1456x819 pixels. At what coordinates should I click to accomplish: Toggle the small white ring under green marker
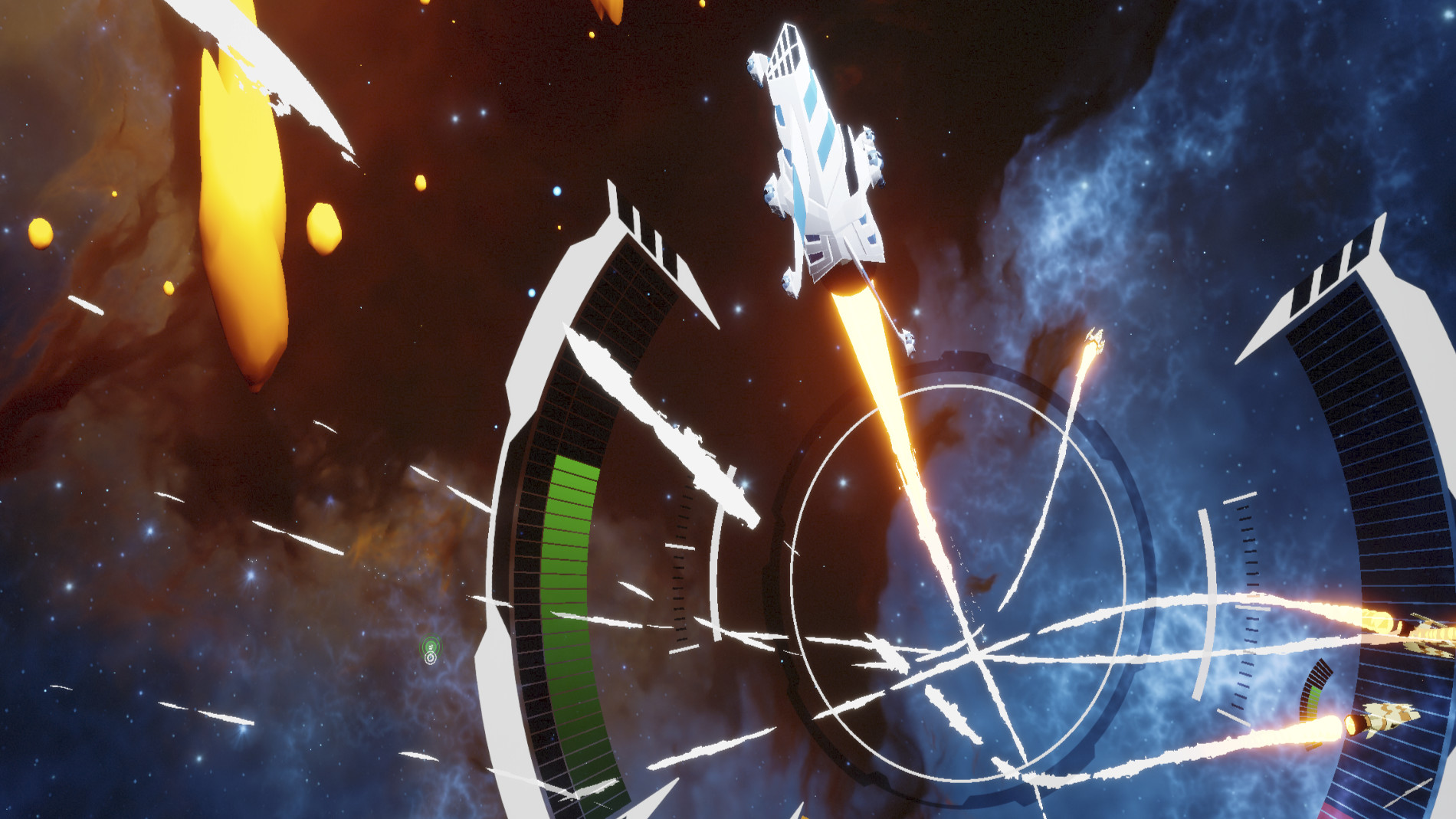pos(431,660)
